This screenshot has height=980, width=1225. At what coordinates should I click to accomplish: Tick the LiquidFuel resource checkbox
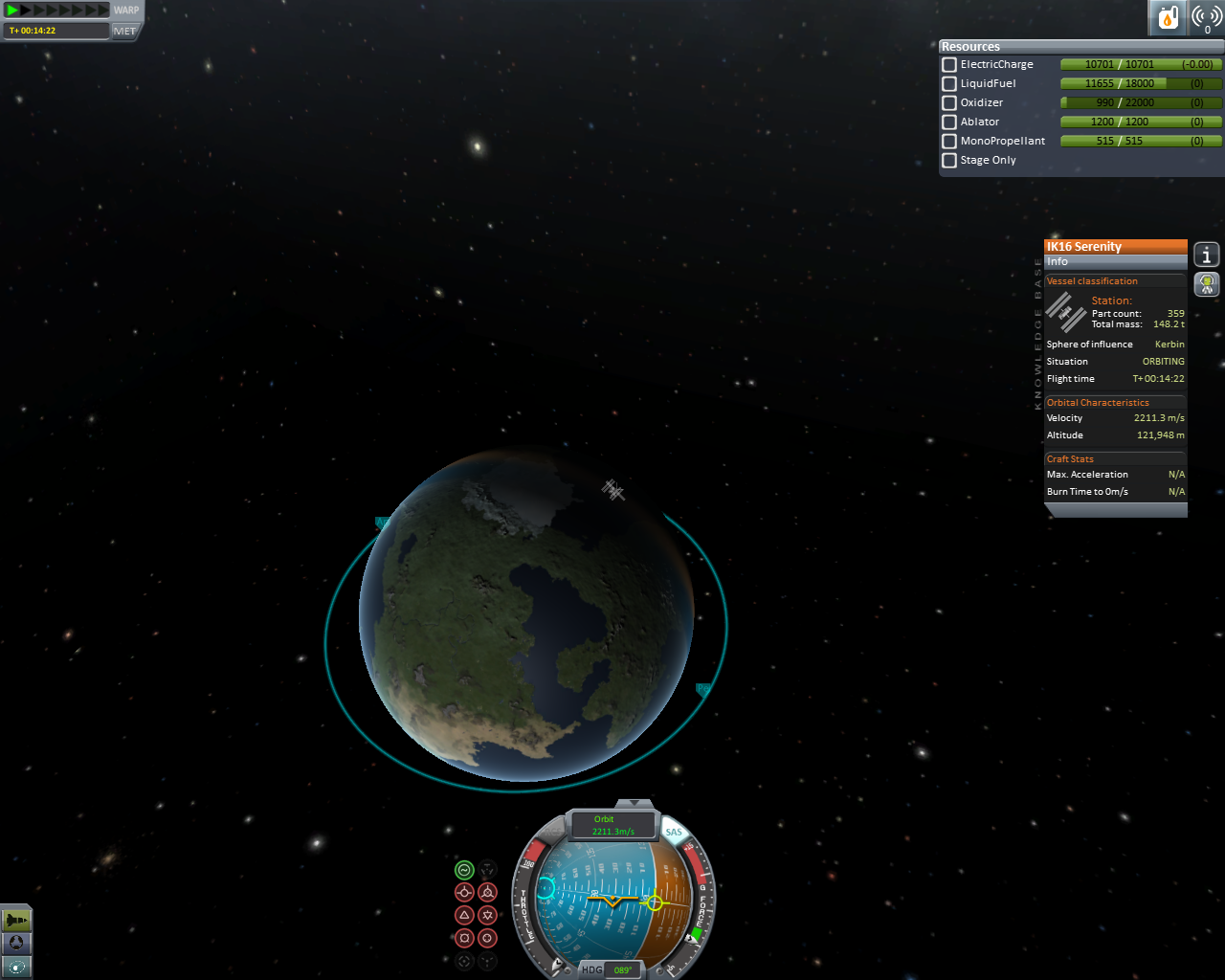pos(949,84)
